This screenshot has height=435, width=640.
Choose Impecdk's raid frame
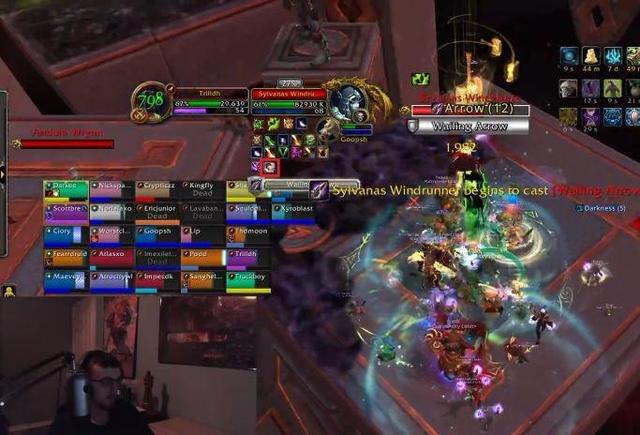(157, 281)
